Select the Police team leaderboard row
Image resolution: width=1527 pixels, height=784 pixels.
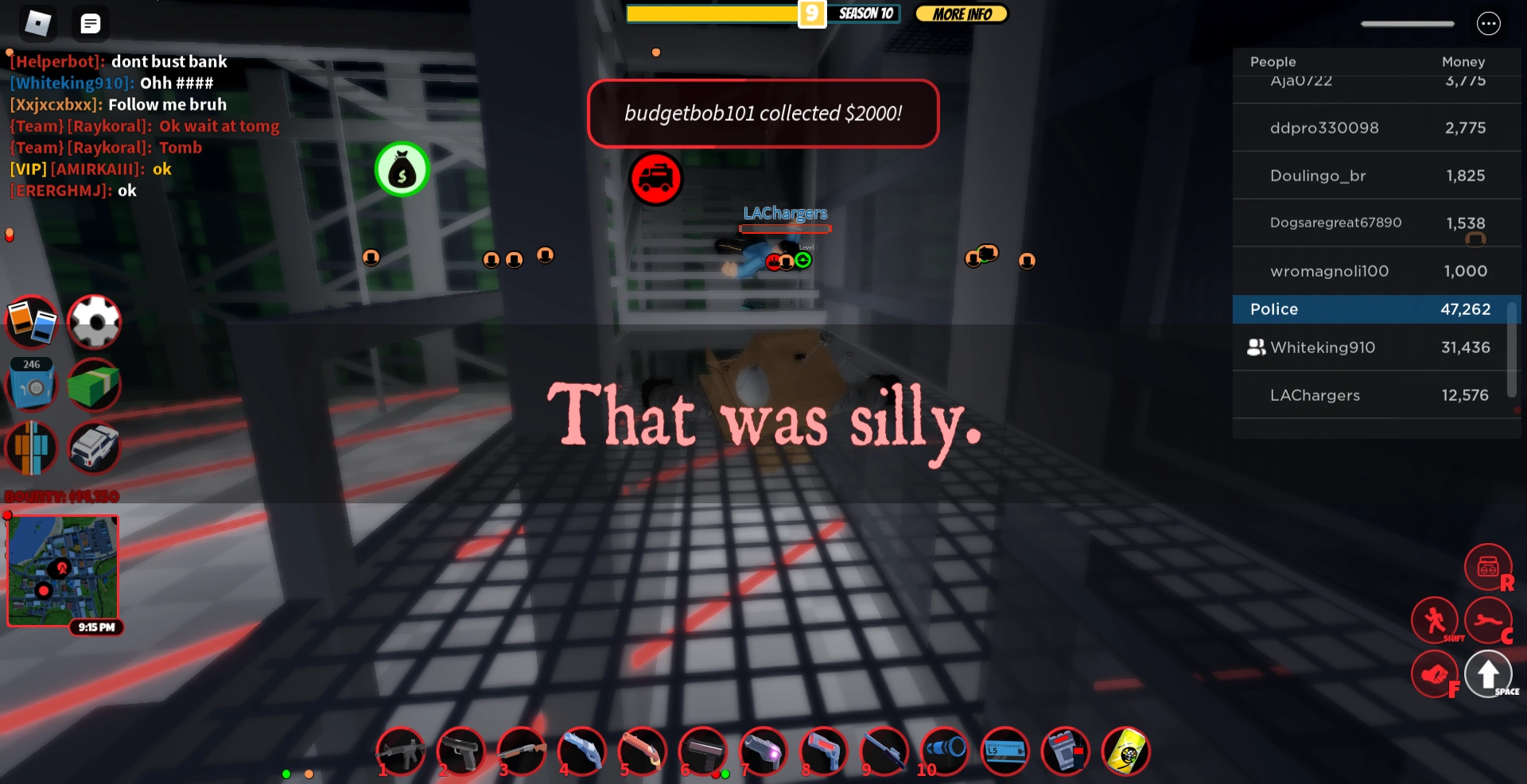1376,309
